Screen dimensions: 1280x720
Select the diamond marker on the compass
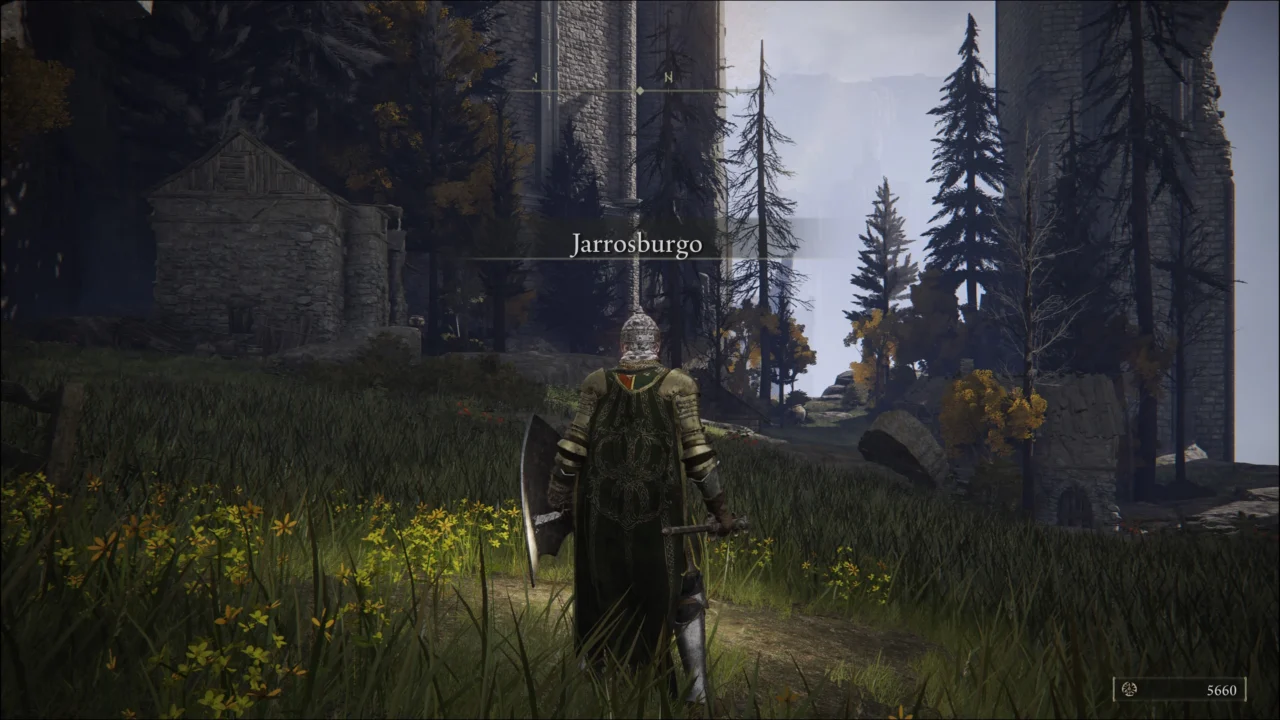[x=640, y=88]
